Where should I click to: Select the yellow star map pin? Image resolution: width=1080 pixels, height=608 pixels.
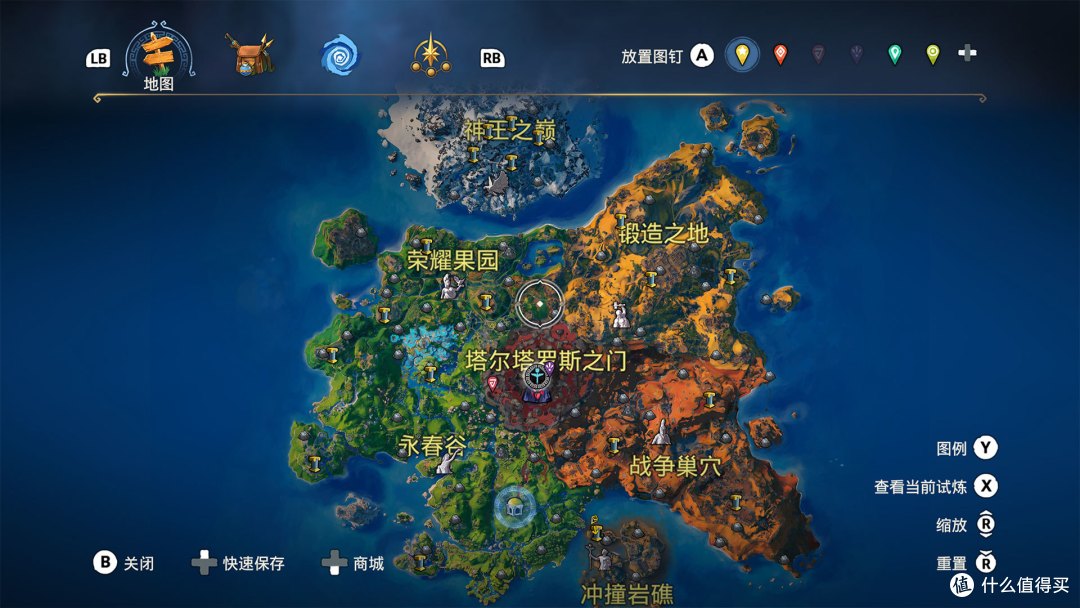(x=741, y=55)
